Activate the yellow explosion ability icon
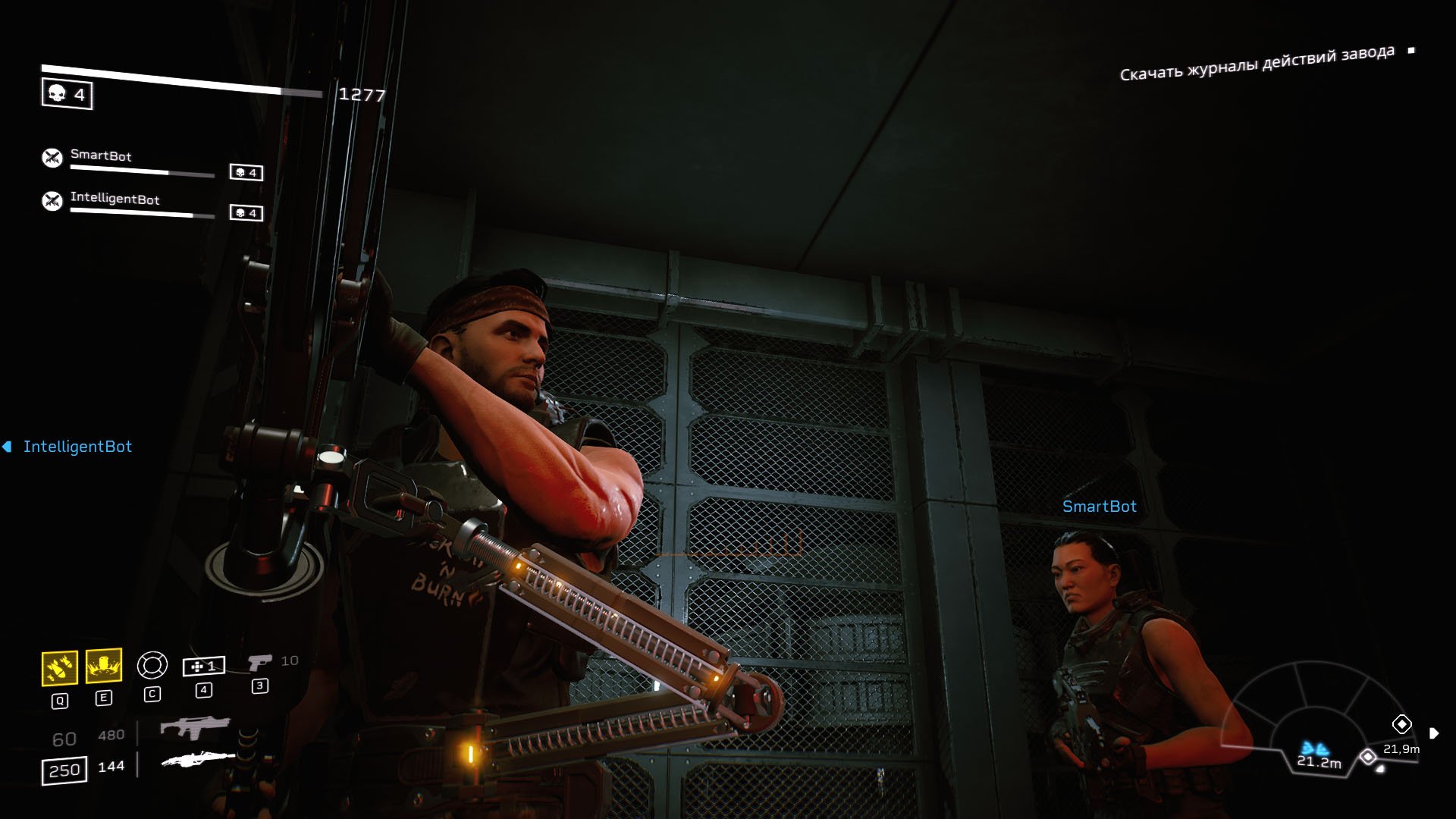 104,667
